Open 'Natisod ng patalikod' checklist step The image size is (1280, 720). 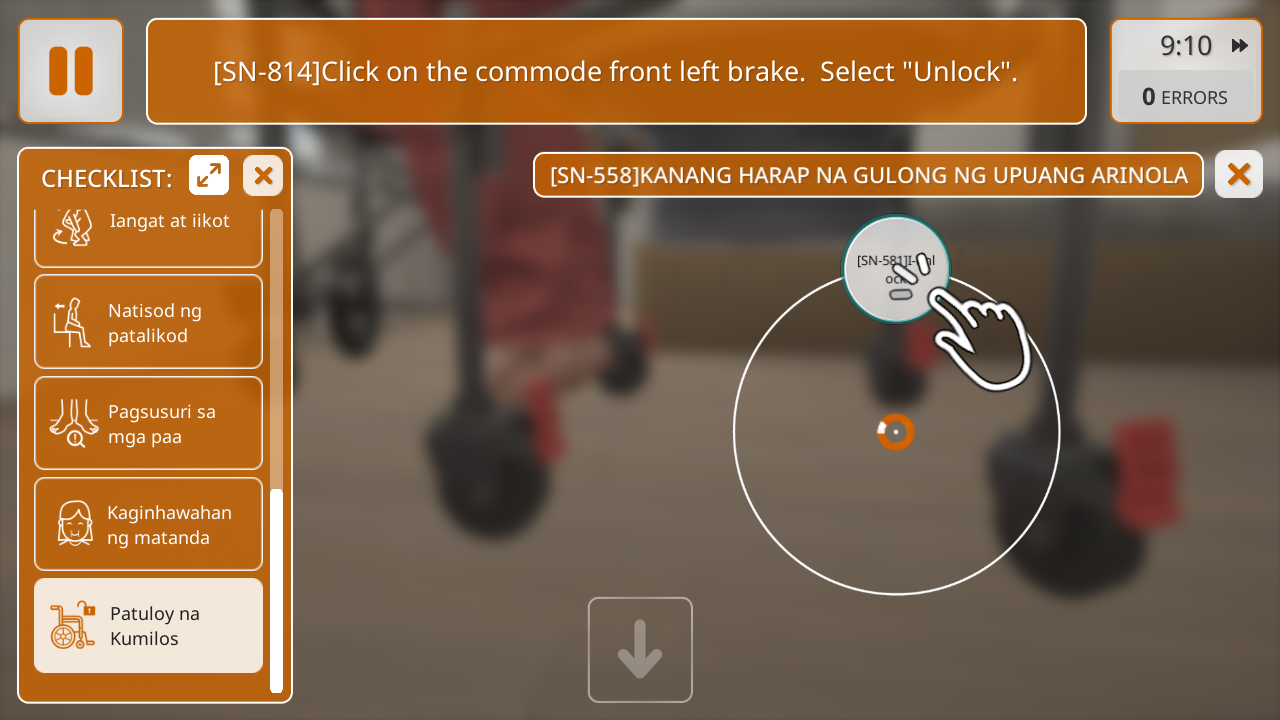tap(148, 322)
